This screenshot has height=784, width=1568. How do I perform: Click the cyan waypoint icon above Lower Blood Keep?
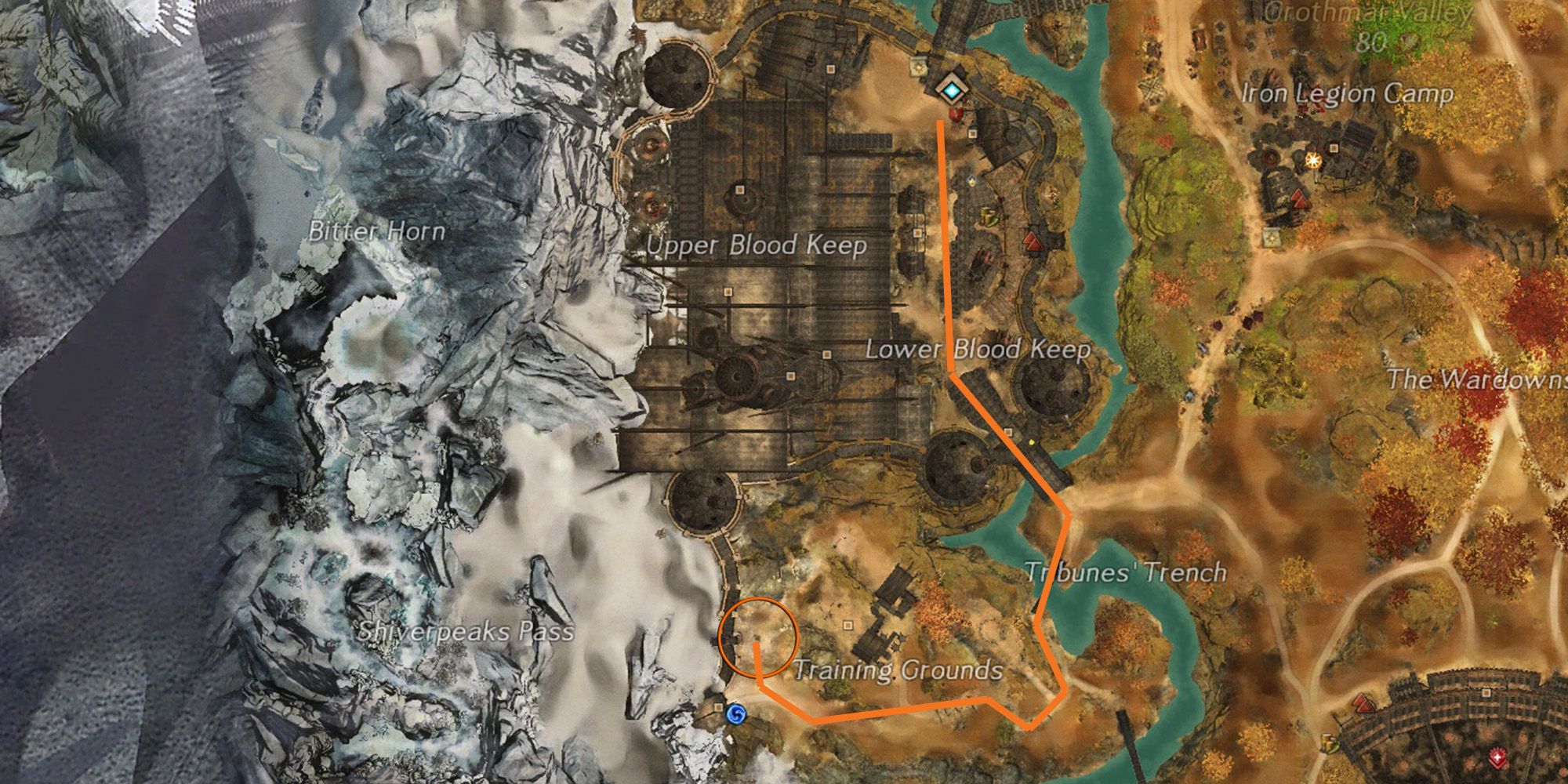pos(952,91)
